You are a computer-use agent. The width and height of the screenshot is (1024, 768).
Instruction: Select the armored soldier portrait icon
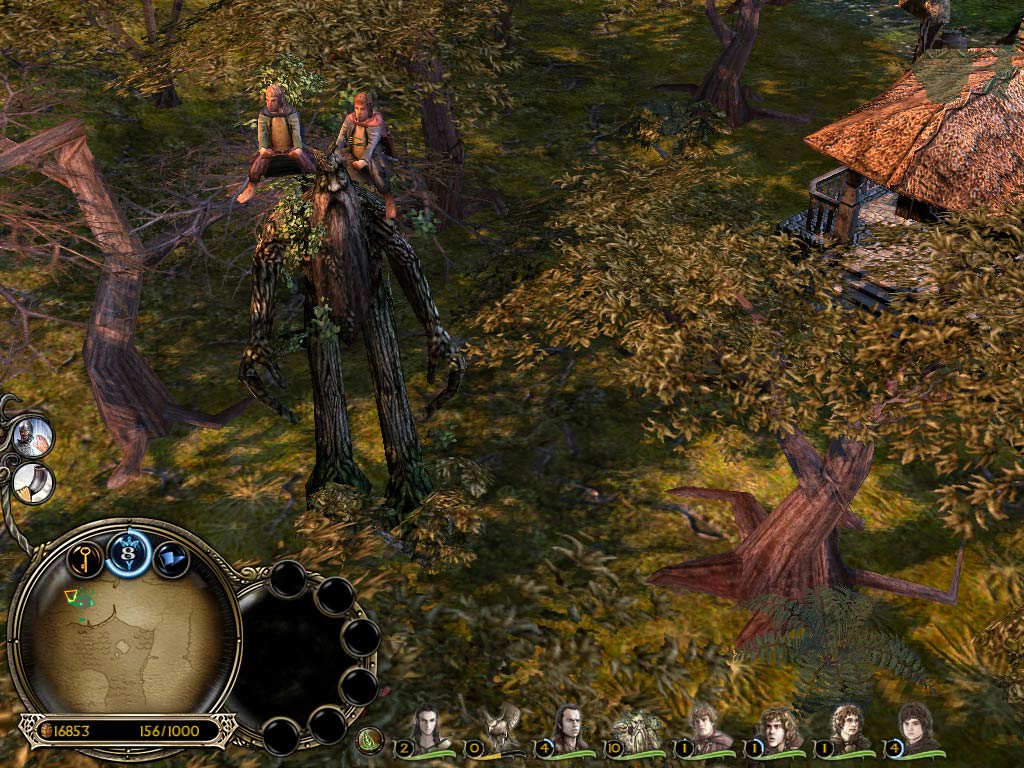pyautogui.click(x=32, y=437)
